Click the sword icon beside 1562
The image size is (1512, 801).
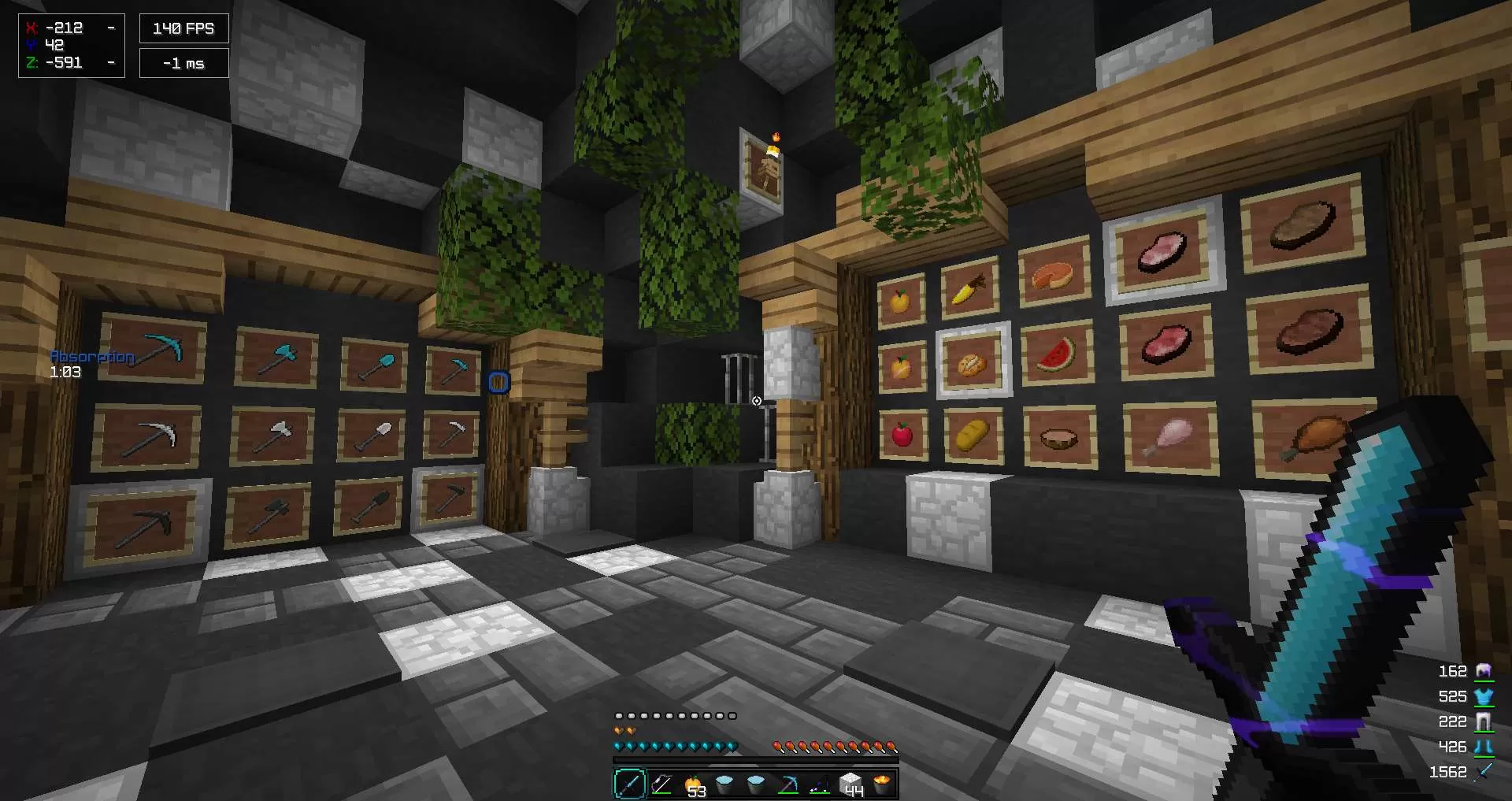click(x=1484, y=772)
